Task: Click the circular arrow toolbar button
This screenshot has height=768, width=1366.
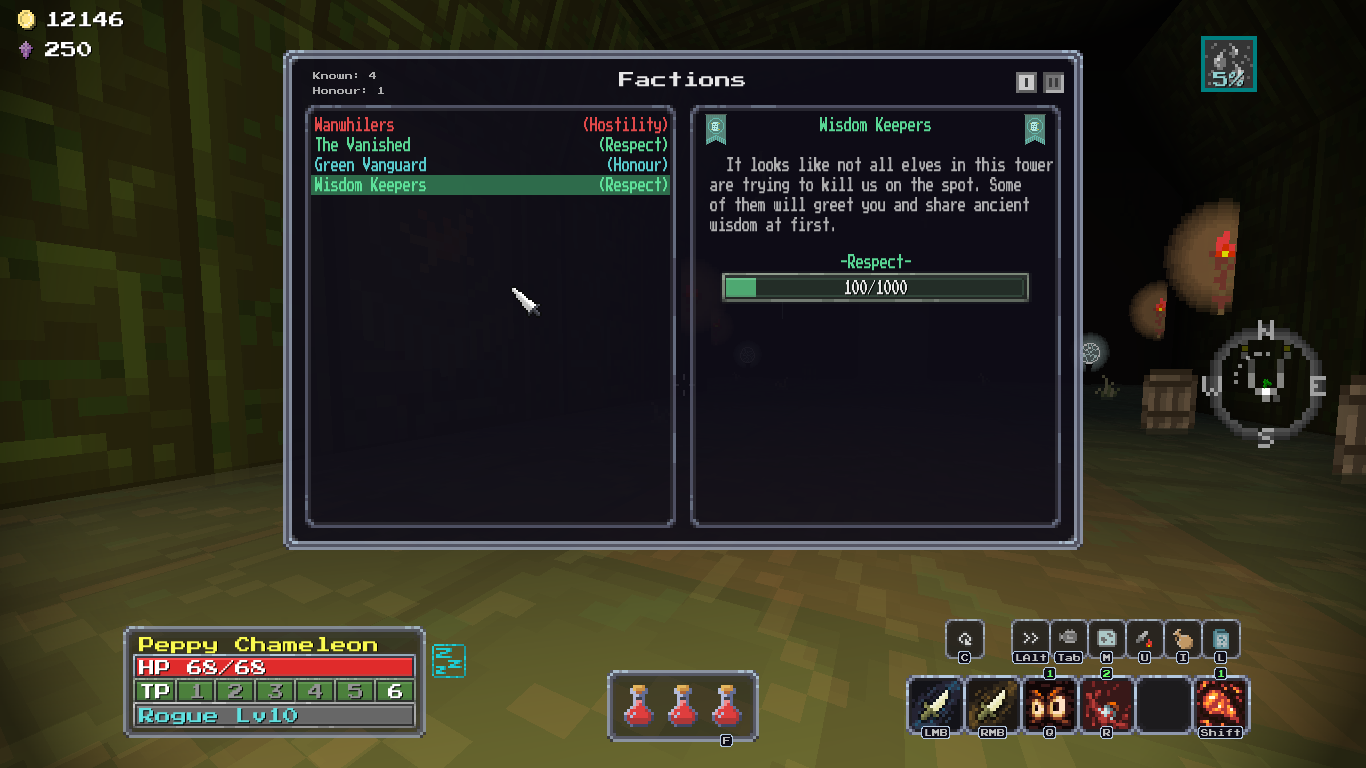Action: [x=965, y=639]
